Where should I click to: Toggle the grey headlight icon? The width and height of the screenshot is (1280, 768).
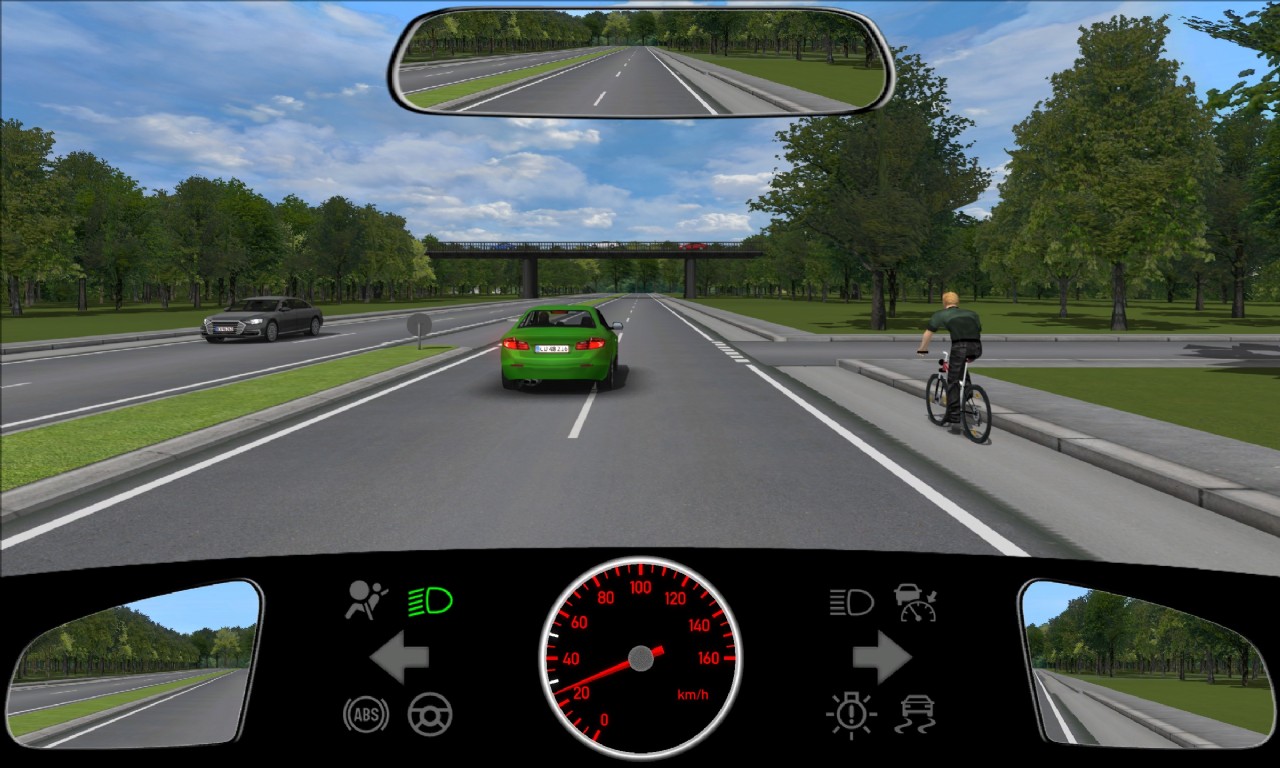pos(851,602)
